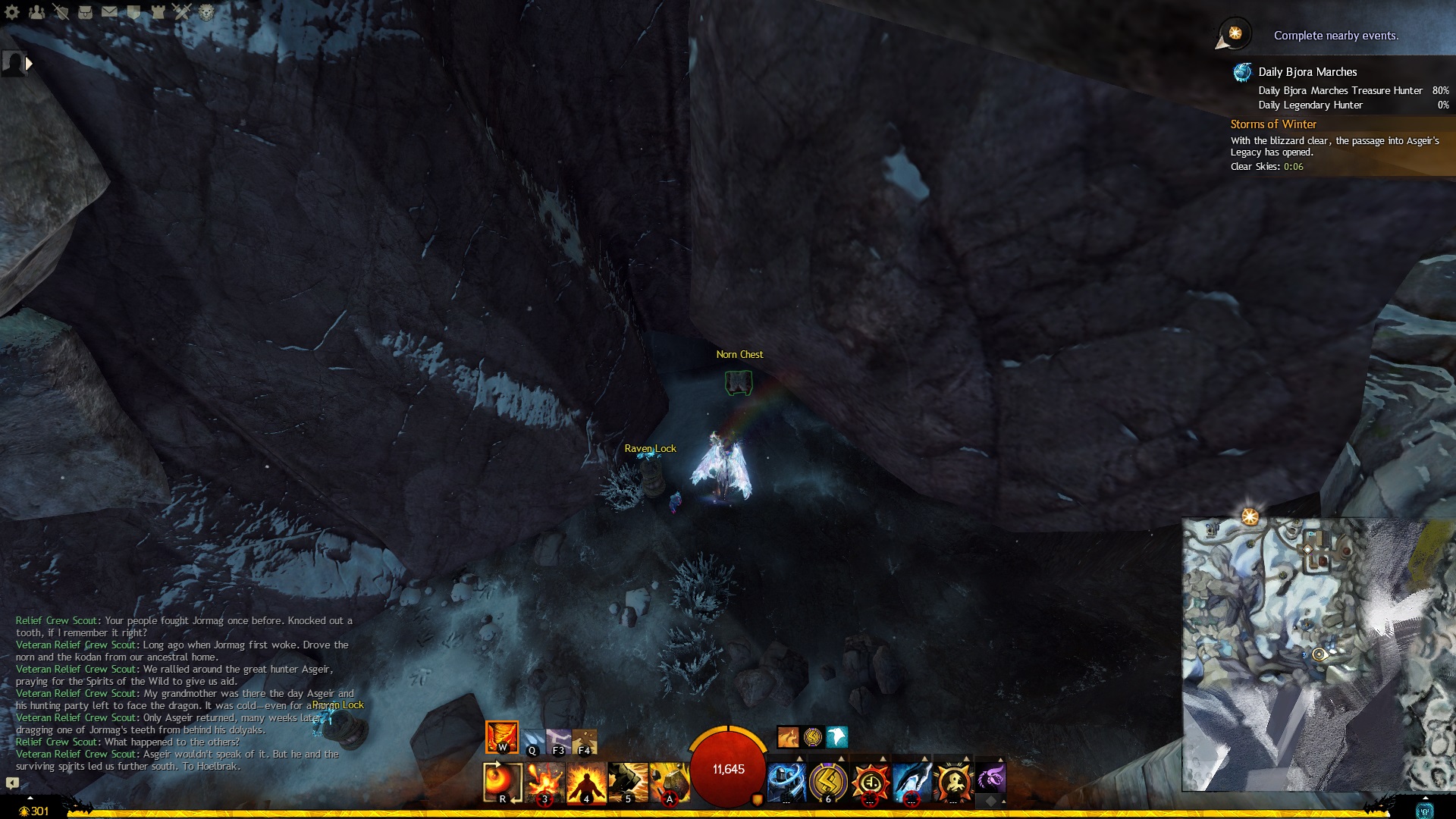The image size is (1456, 819).
Task: Open the World vs World castle icon
Action: pyautogui.click(x=158, y=12)
